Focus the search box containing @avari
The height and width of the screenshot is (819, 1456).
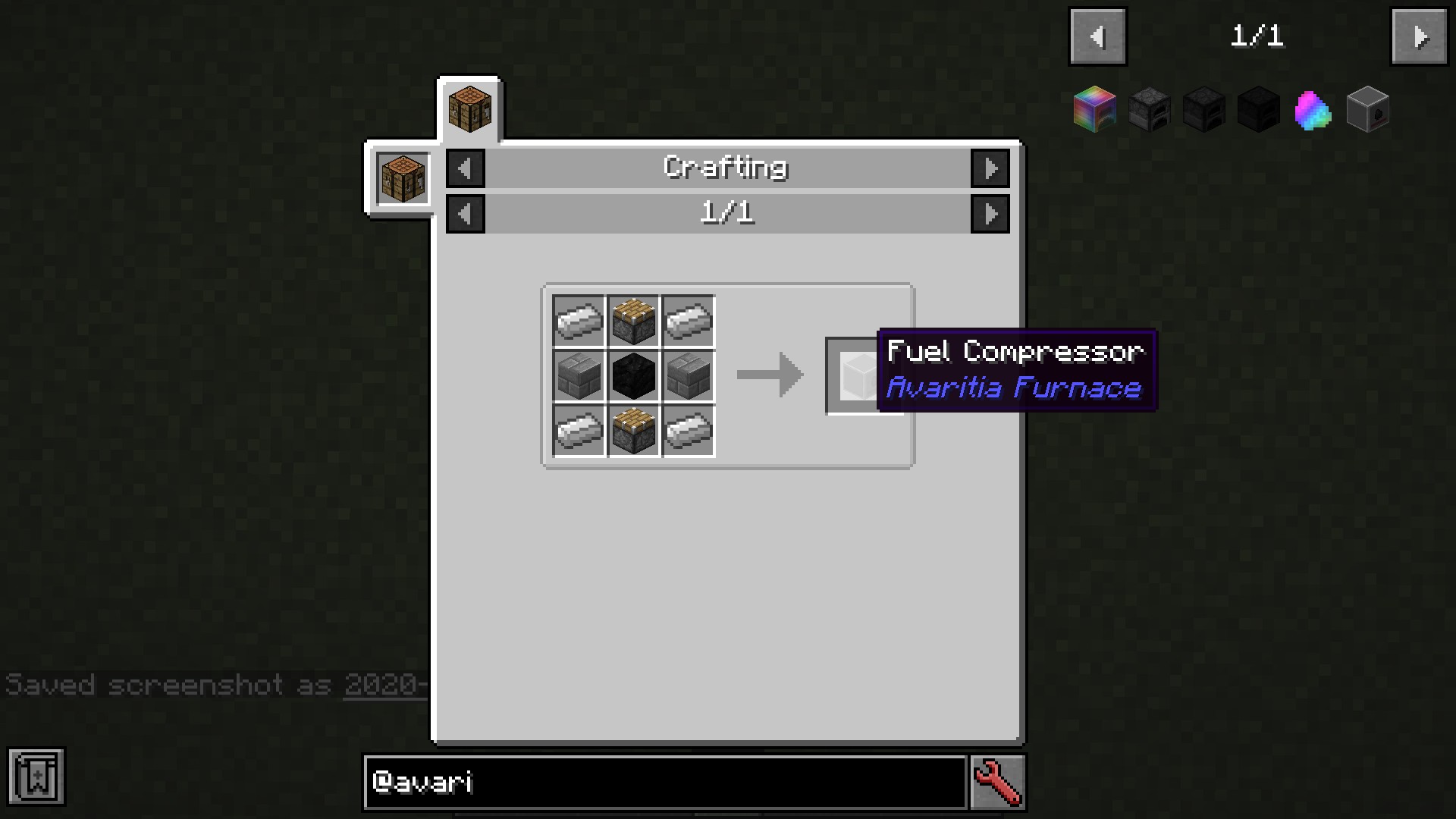665,782
